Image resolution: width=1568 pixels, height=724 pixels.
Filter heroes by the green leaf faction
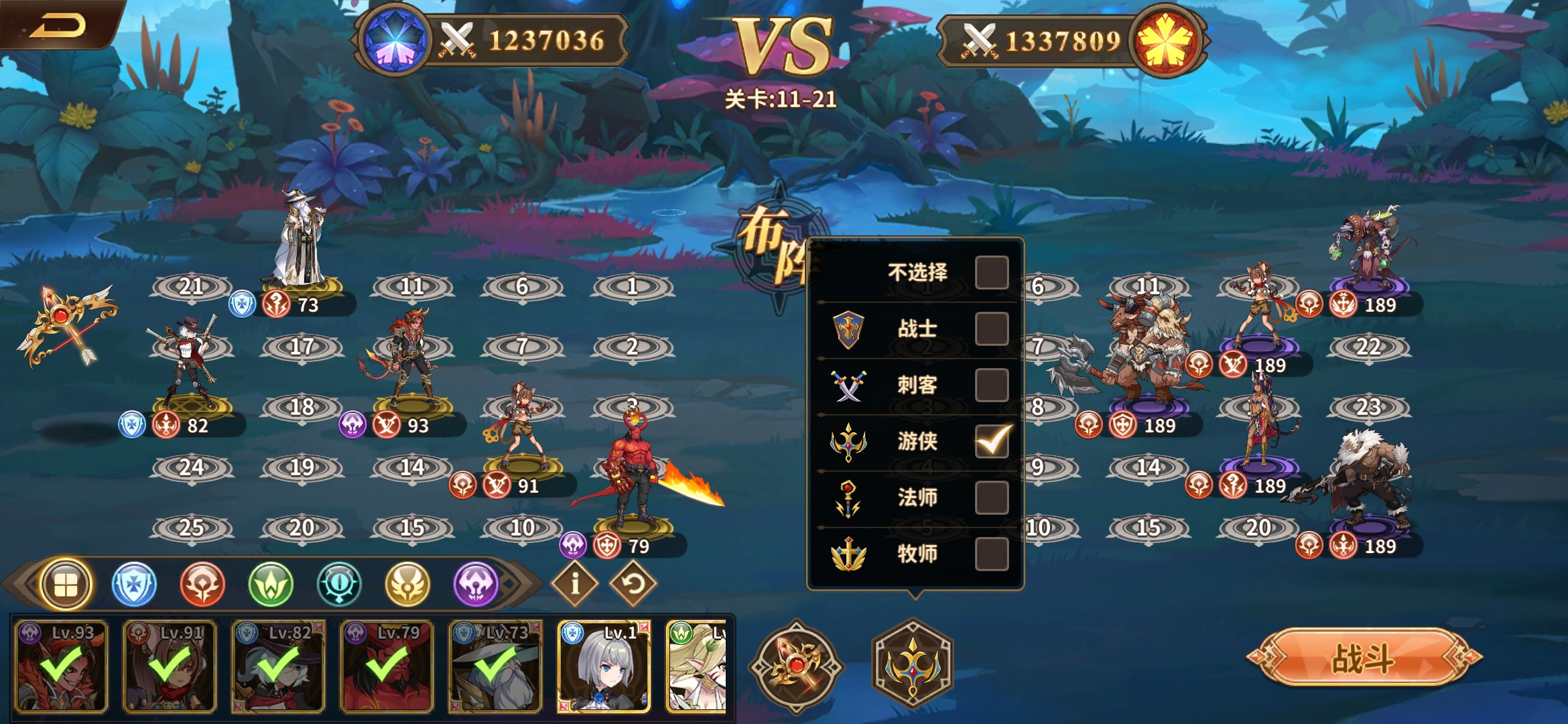click(x=271, y=585)
